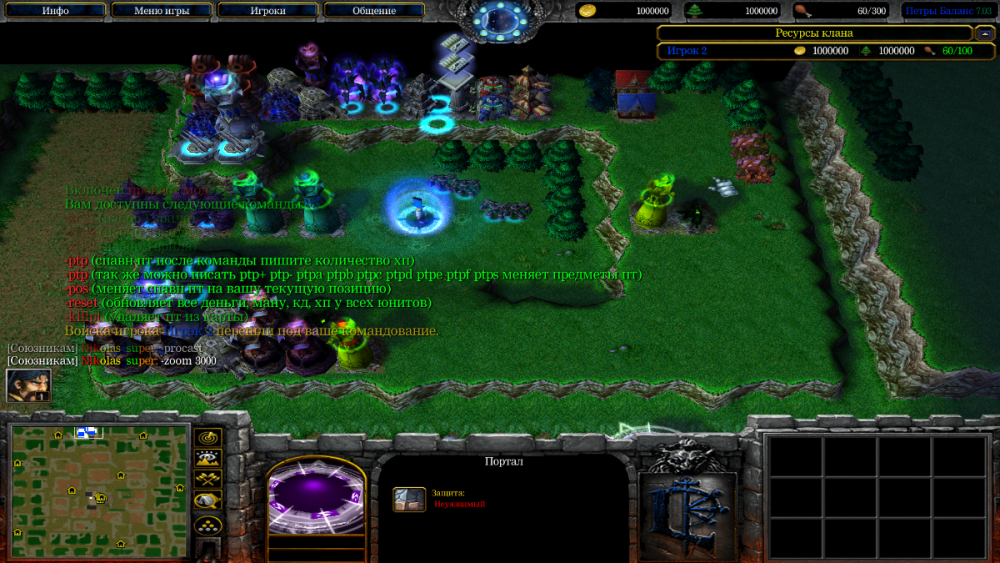
Task: Toggle minimap ally color mode
Action: [x=208, y=480]
